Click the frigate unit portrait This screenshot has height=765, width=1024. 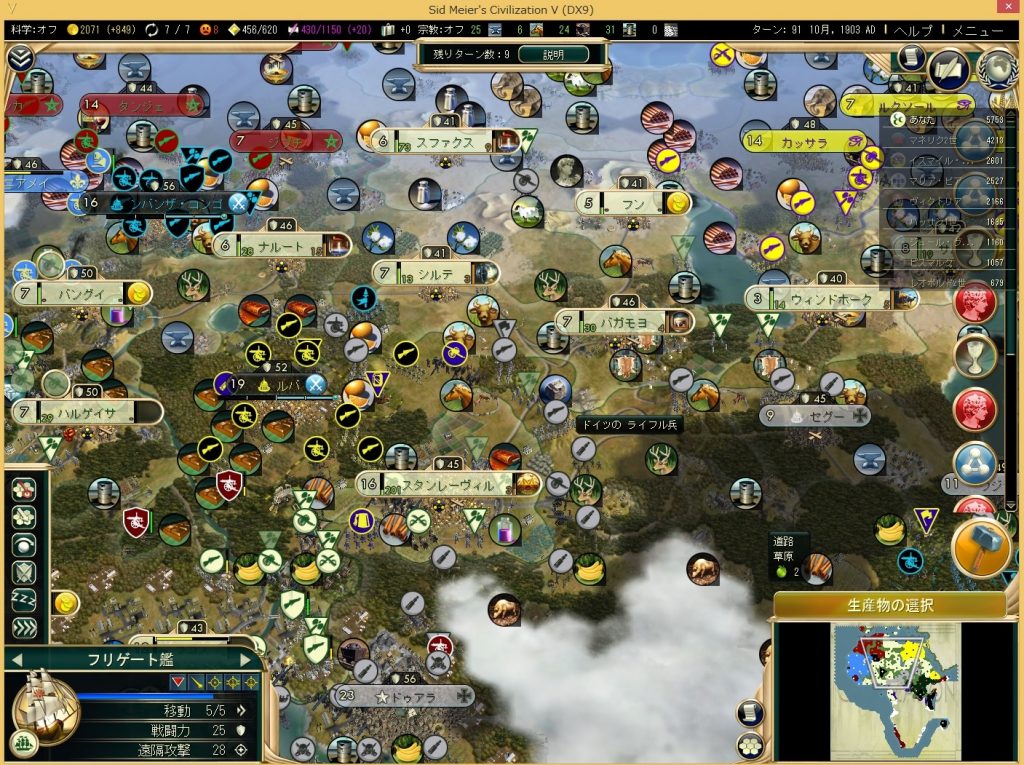click(45, 703)
